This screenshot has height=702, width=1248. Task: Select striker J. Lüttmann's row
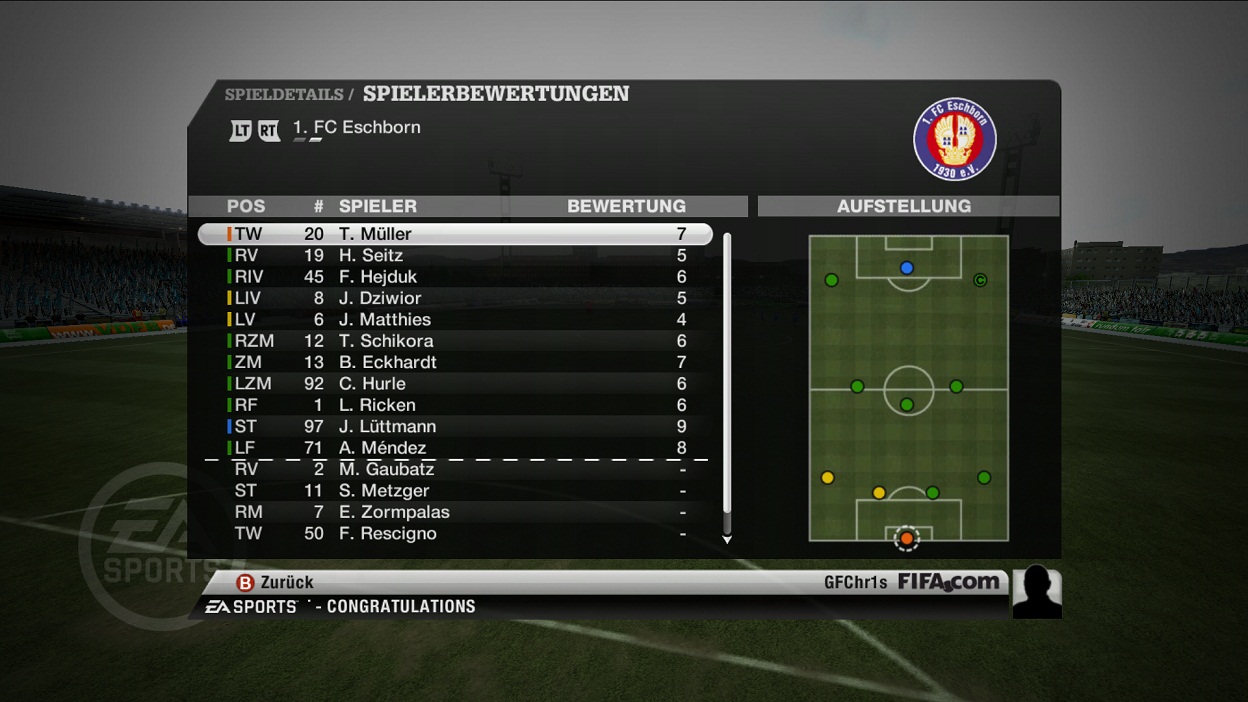tap(455, 427)
